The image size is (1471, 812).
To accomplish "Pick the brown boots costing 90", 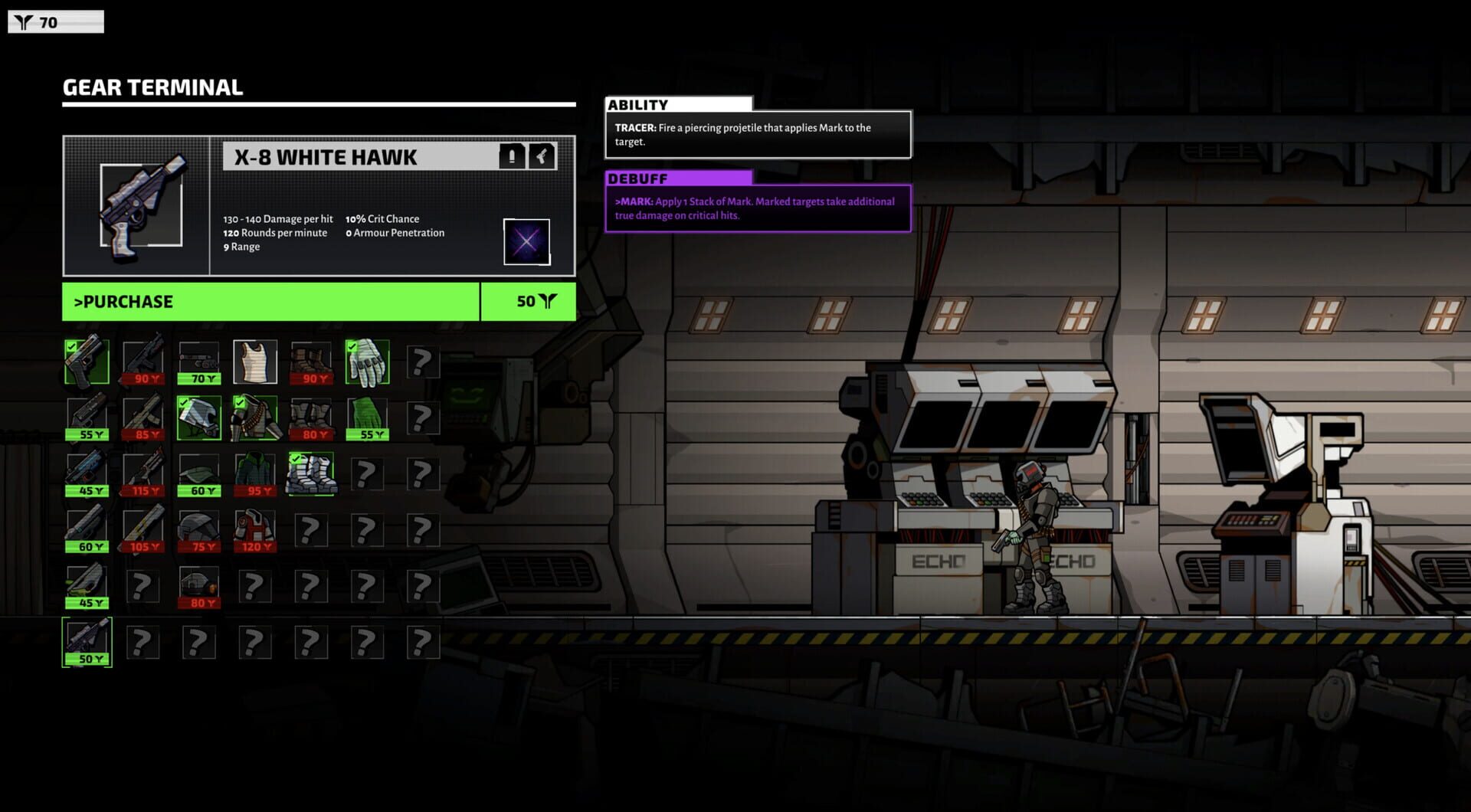I will coord(310,362).
